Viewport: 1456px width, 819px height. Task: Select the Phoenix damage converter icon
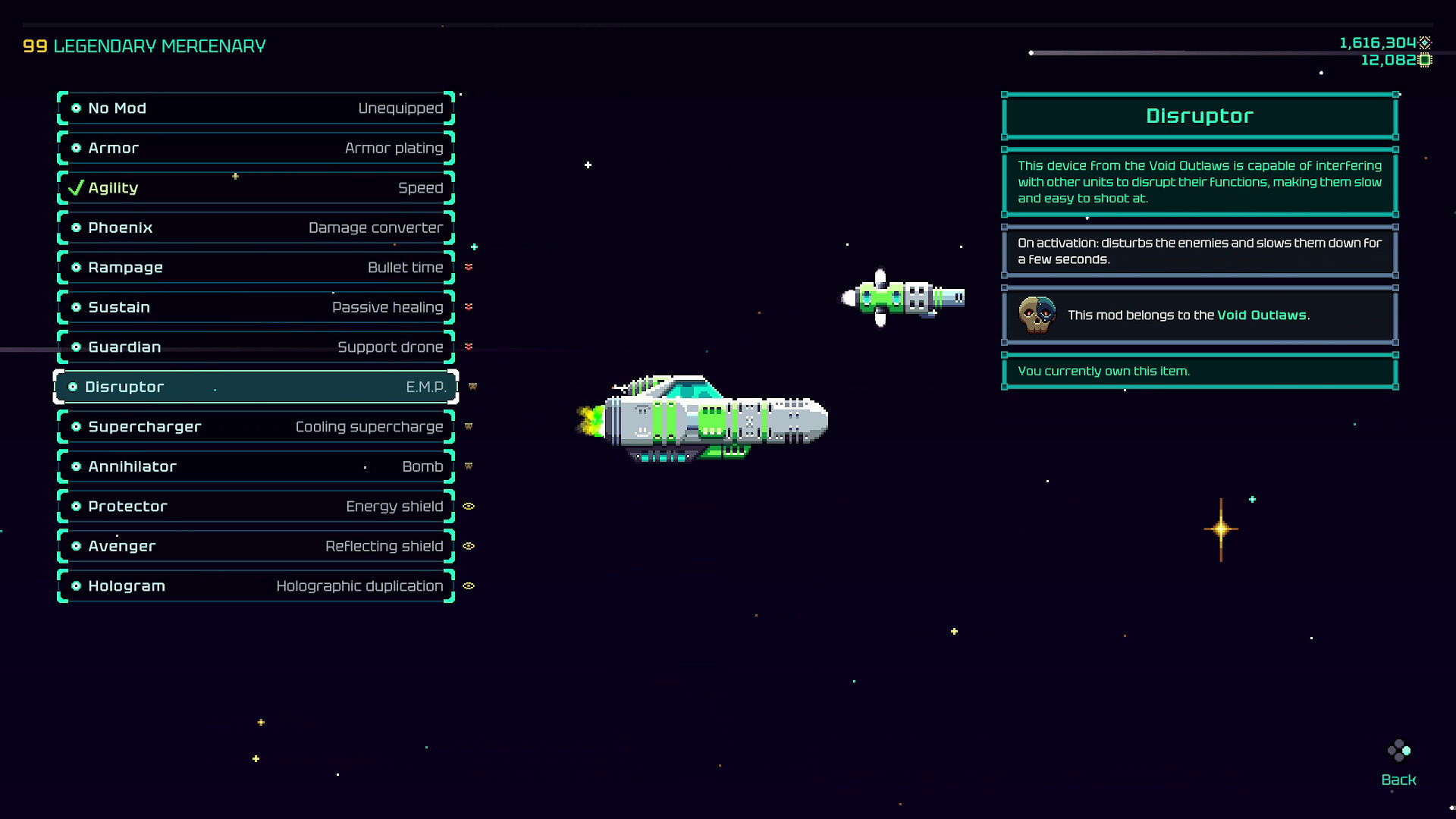click(76, 227)
